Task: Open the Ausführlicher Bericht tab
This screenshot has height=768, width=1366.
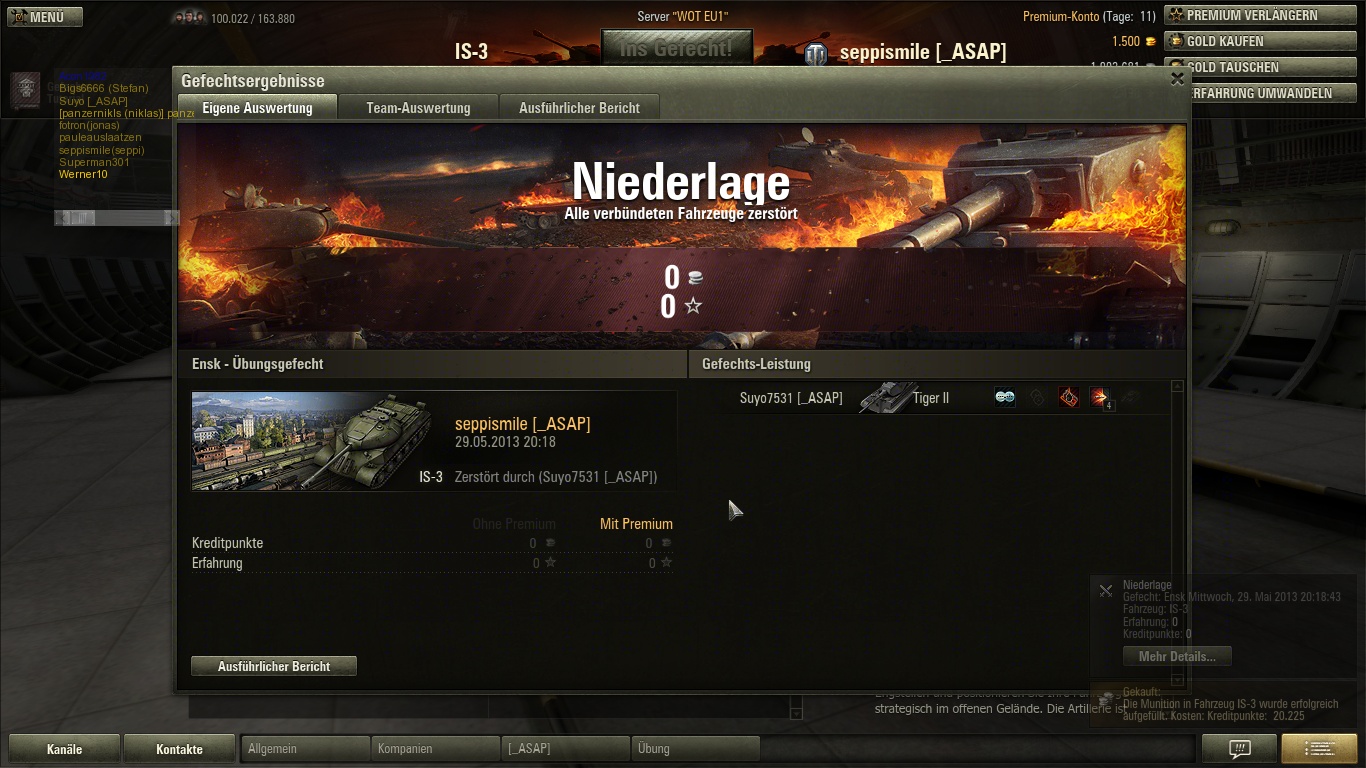Action: tap(579, 108)
